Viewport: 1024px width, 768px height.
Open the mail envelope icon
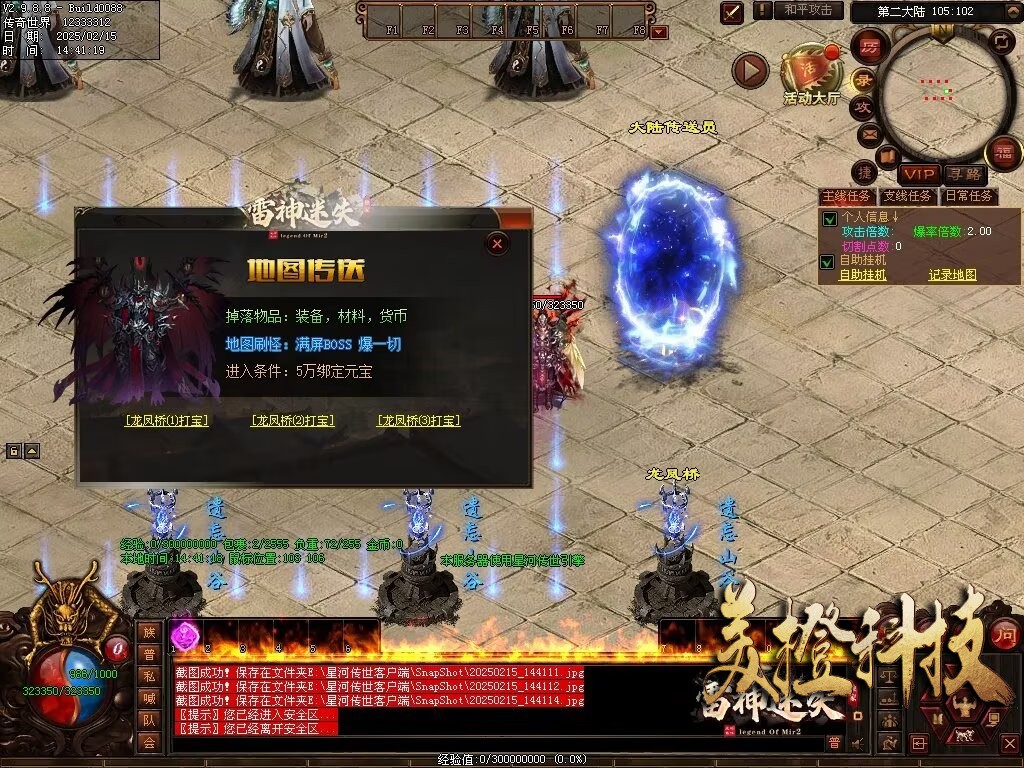tap(868, 133)
